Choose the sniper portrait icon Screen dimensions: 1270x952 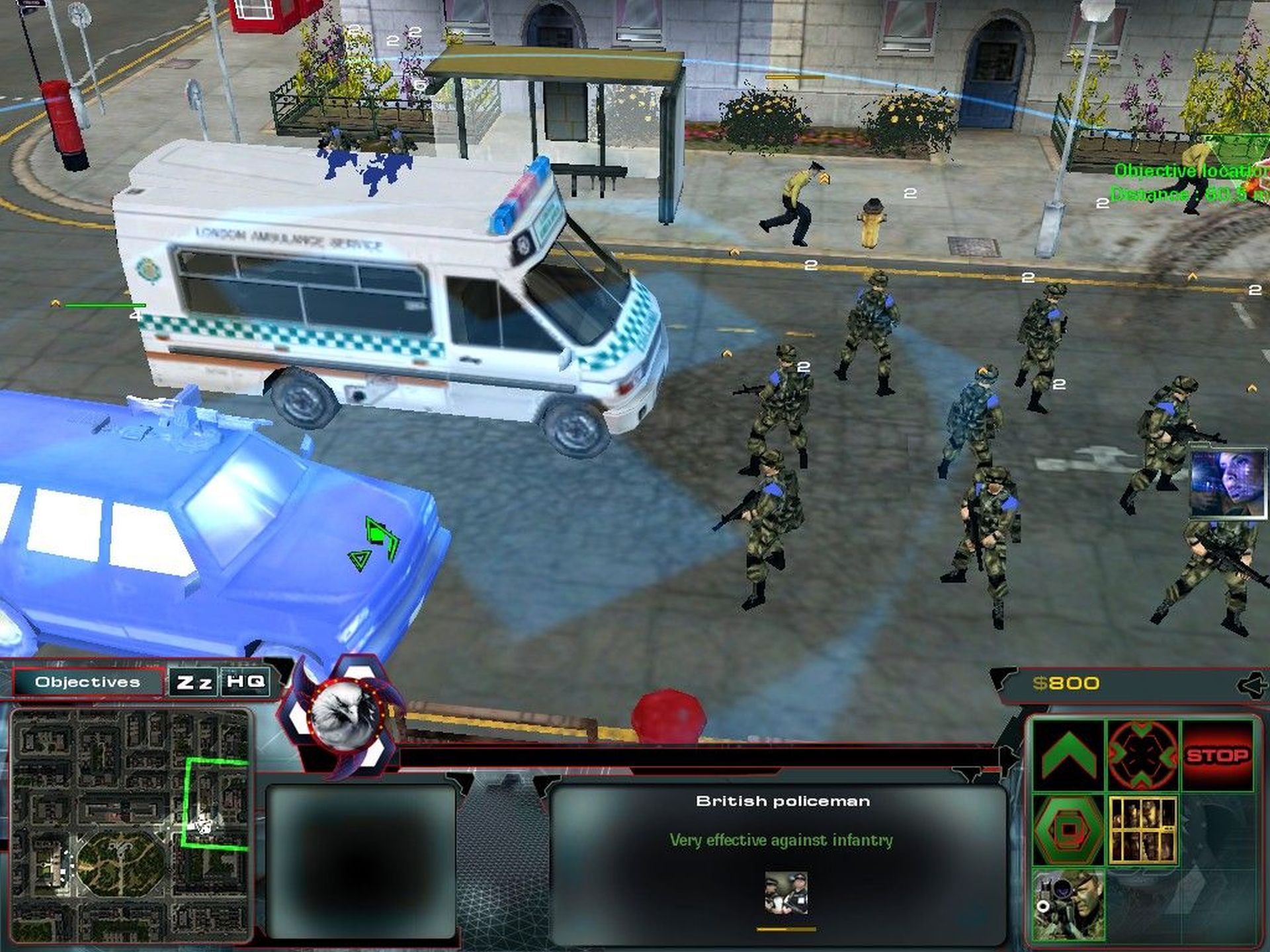click(1068, 904)
